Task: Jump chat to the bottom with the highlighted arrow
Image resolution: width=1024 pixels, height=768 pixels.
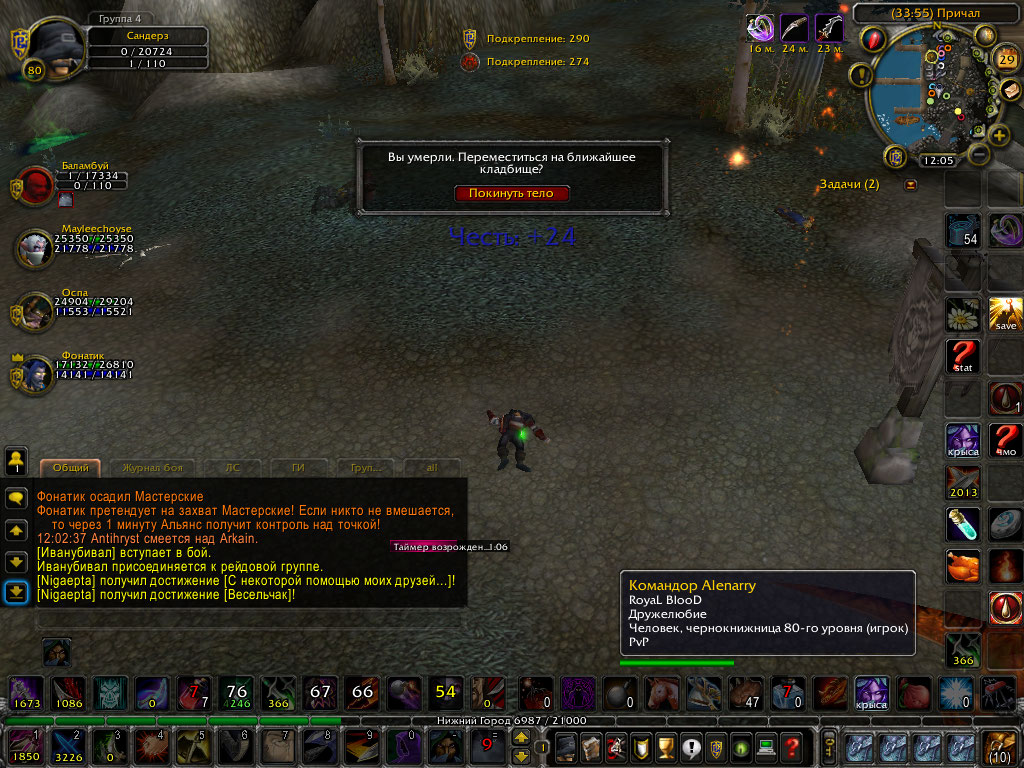Action: pyautogui.click(x=16, y=592)
